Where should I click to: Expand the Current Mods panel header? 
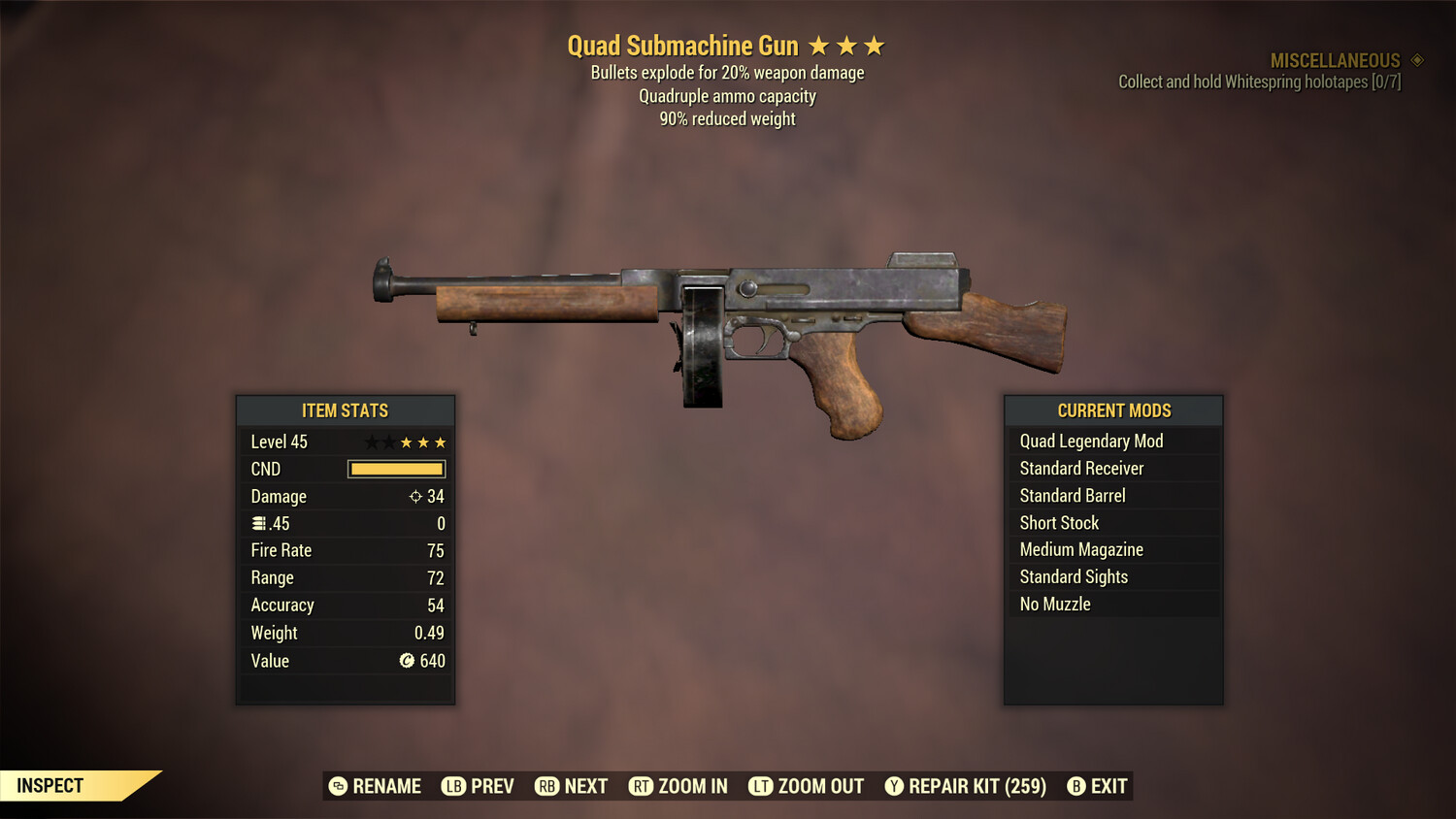[1113, 410]
